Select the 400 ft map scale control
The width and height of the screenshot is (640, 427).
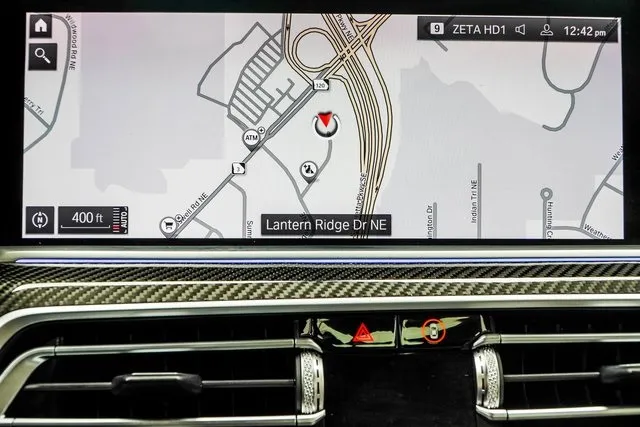click(95, 218)
